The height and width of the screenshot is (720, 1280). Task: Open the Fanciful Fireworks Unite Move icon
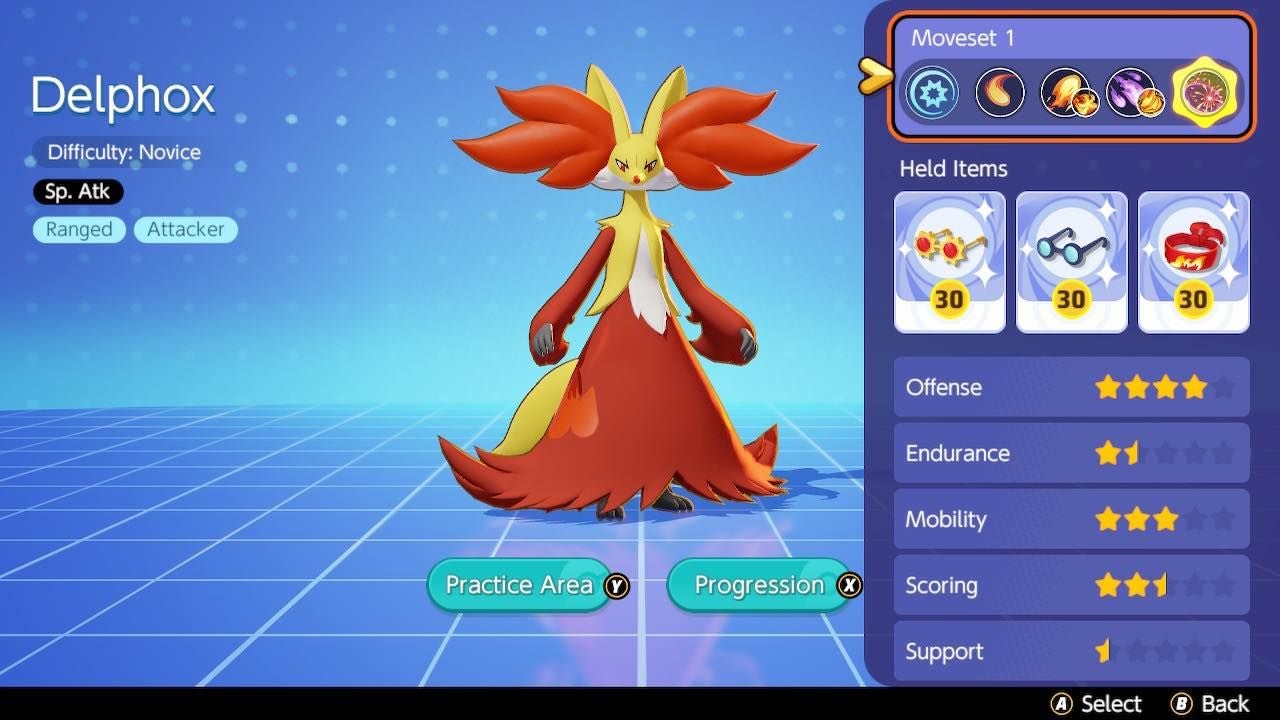point(1204,92)
